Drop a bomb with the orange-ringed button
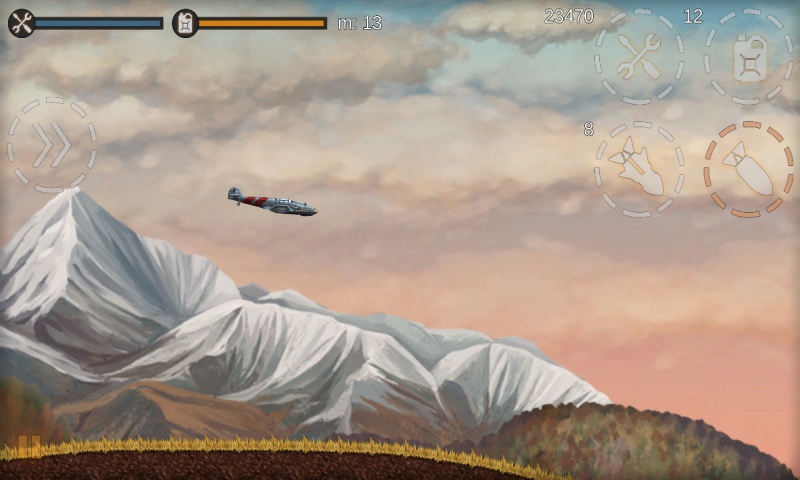 [x=749, y=168]
